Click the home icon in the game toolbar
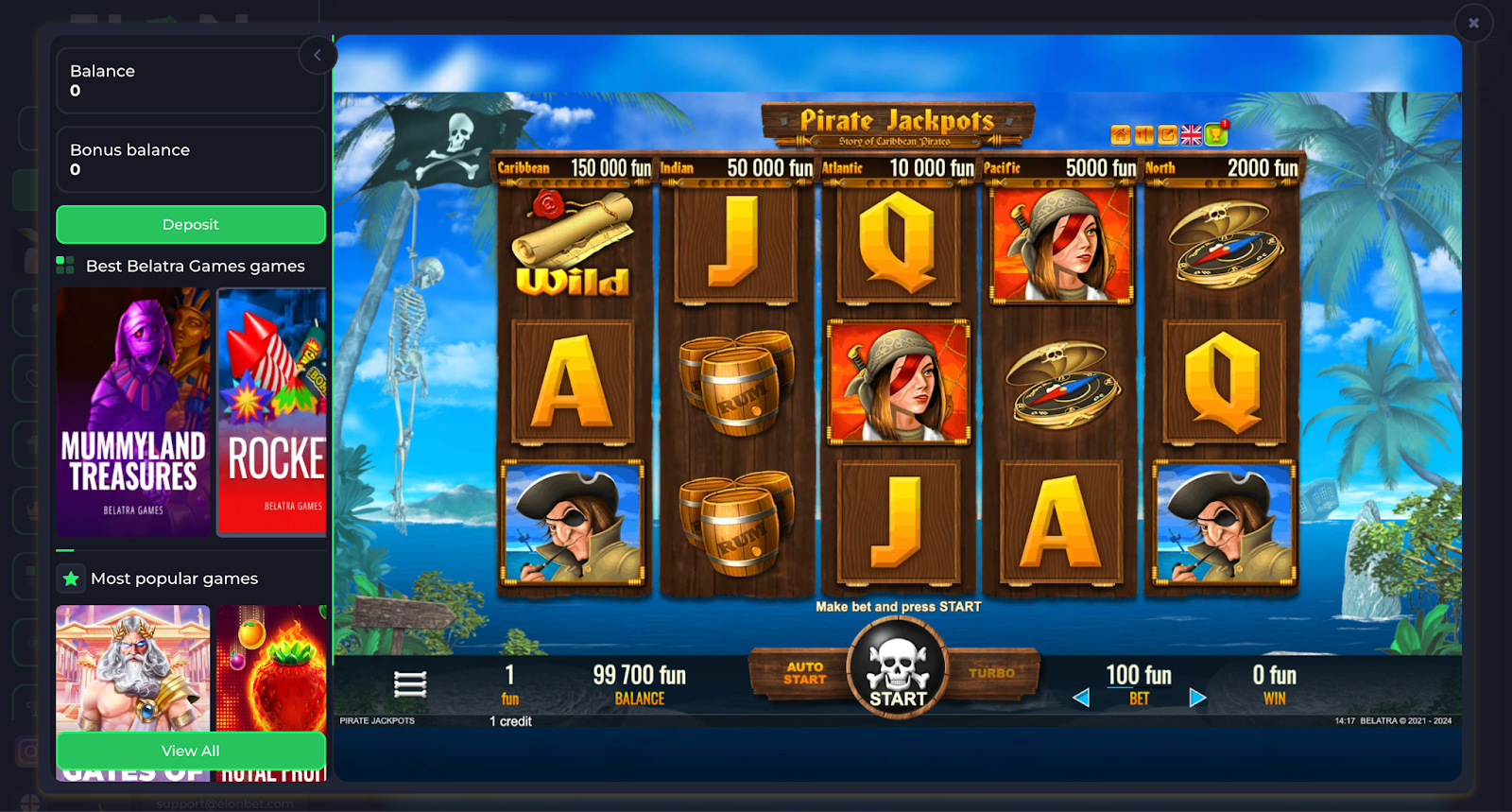This screenshot has height=812, width=1512. pos(1120,134)
